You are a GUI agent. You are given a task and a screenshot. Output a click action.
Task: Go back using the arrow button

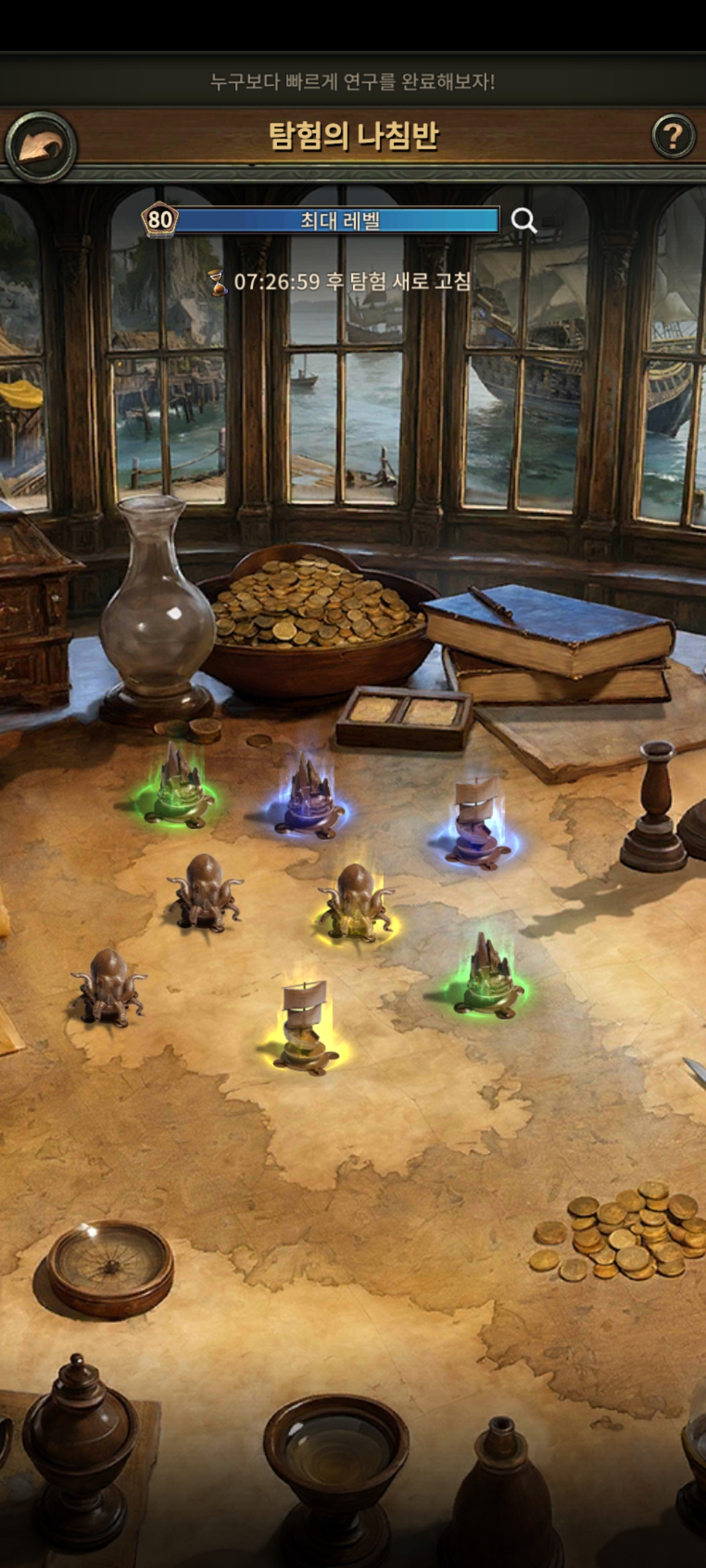coord(41,147)
